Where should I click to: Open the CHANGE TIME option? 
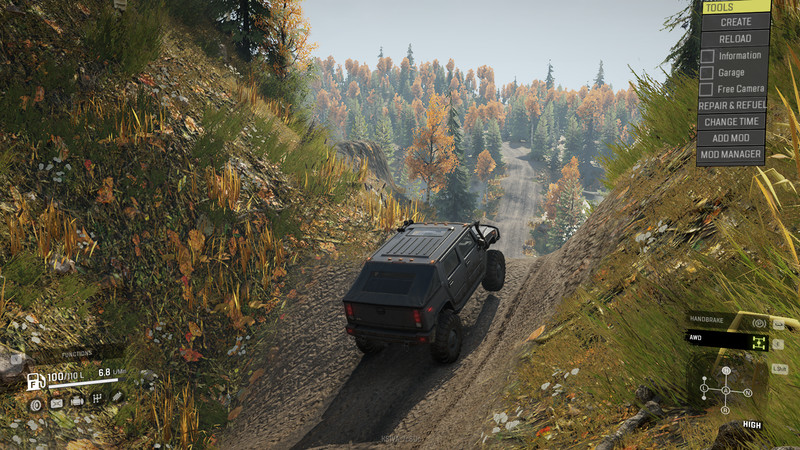click(735, 121)
